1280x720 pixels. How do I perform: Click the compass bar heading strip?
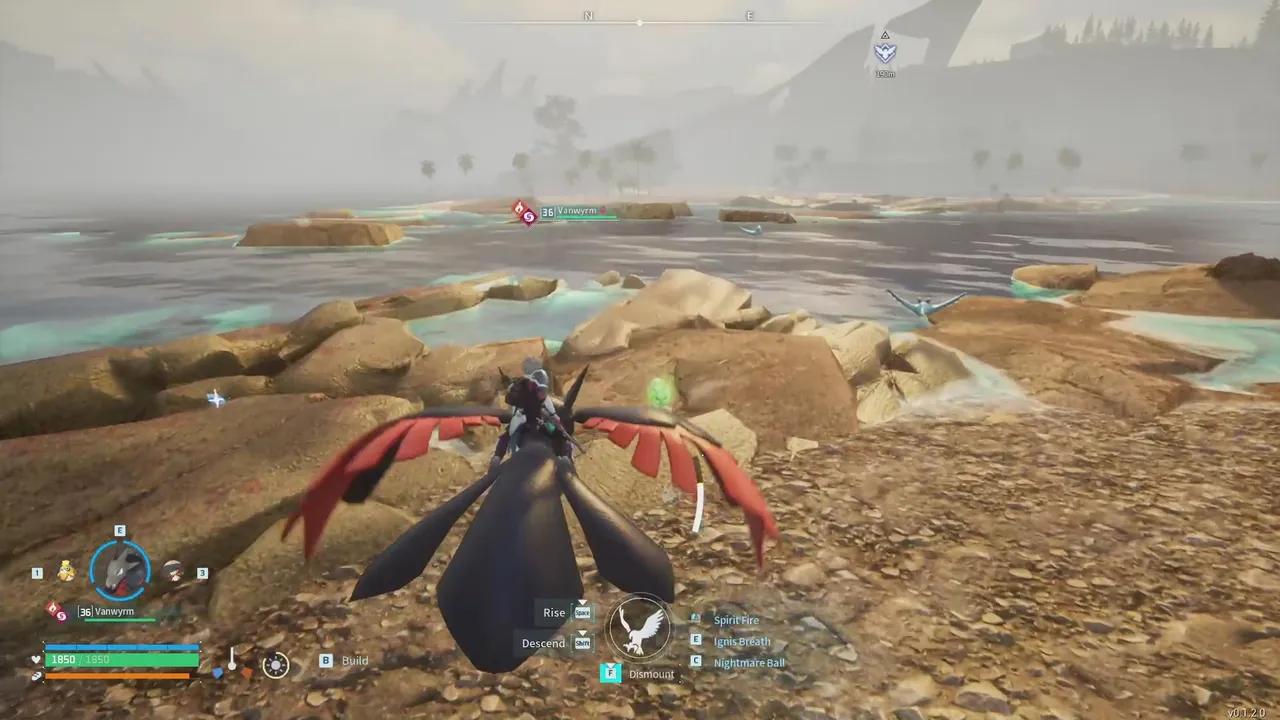(640, 21)
